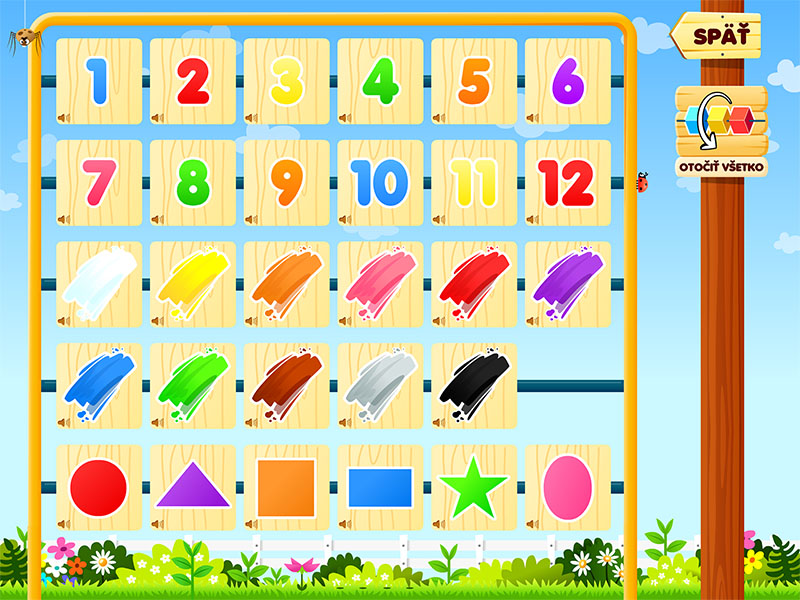
Task: Choose the red number 12 tile
Action: point(567,183)
